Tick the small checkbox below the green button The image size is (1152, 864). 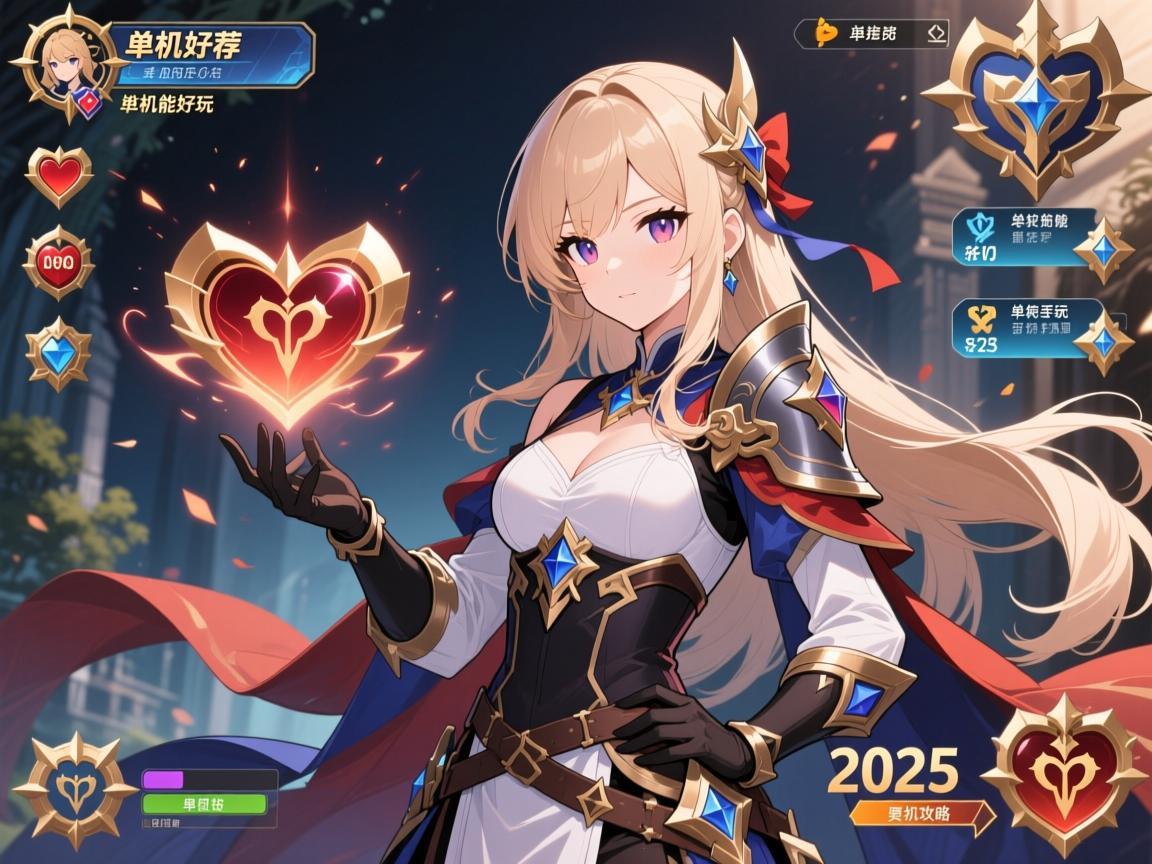point(146,826)
